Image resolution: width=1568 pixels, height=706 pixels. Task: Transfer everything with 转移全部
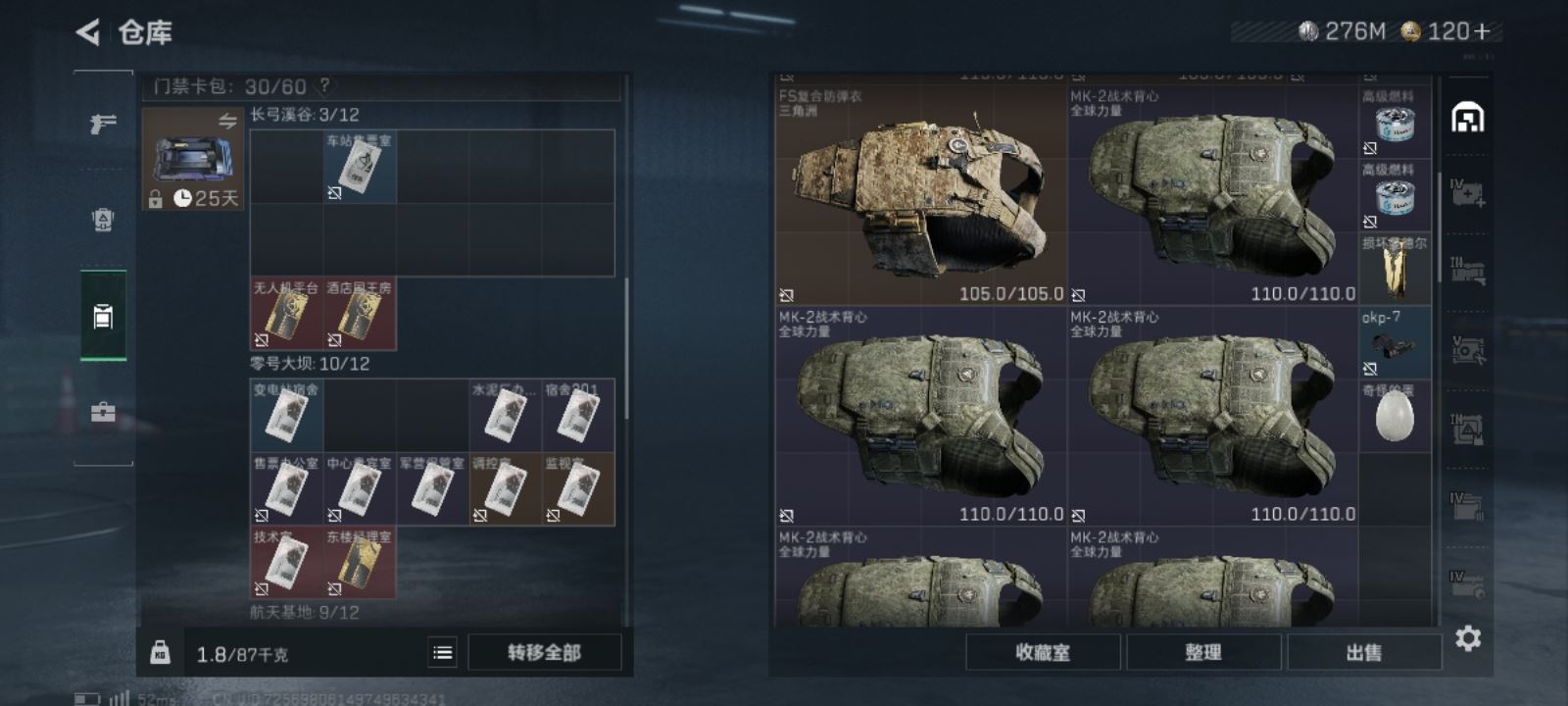(544, 652)
